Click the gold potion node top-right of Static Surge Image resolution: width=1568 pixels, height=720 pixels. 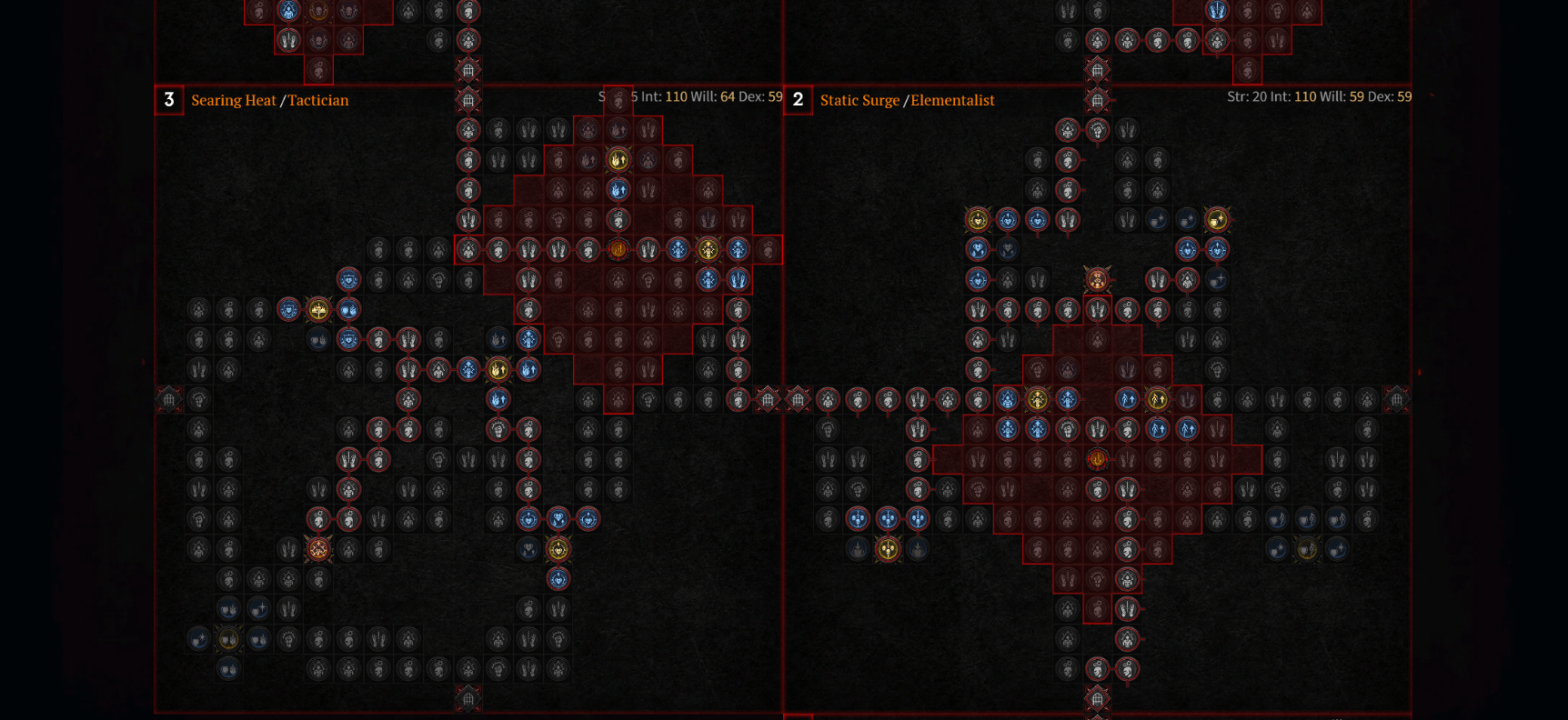(x=1215, y=220)
